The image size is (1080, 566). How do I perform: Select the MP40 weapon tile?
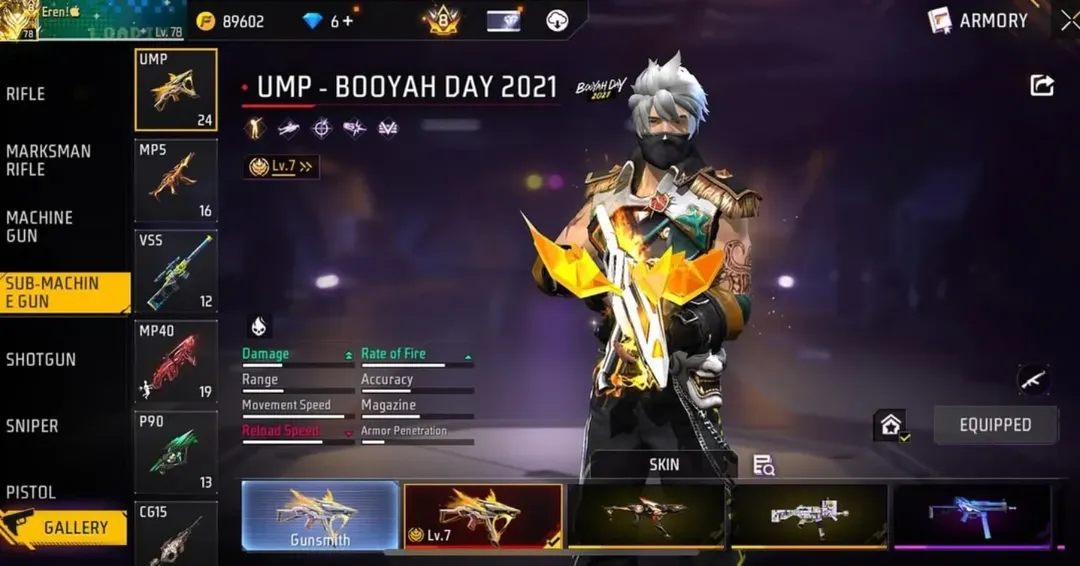176,361
